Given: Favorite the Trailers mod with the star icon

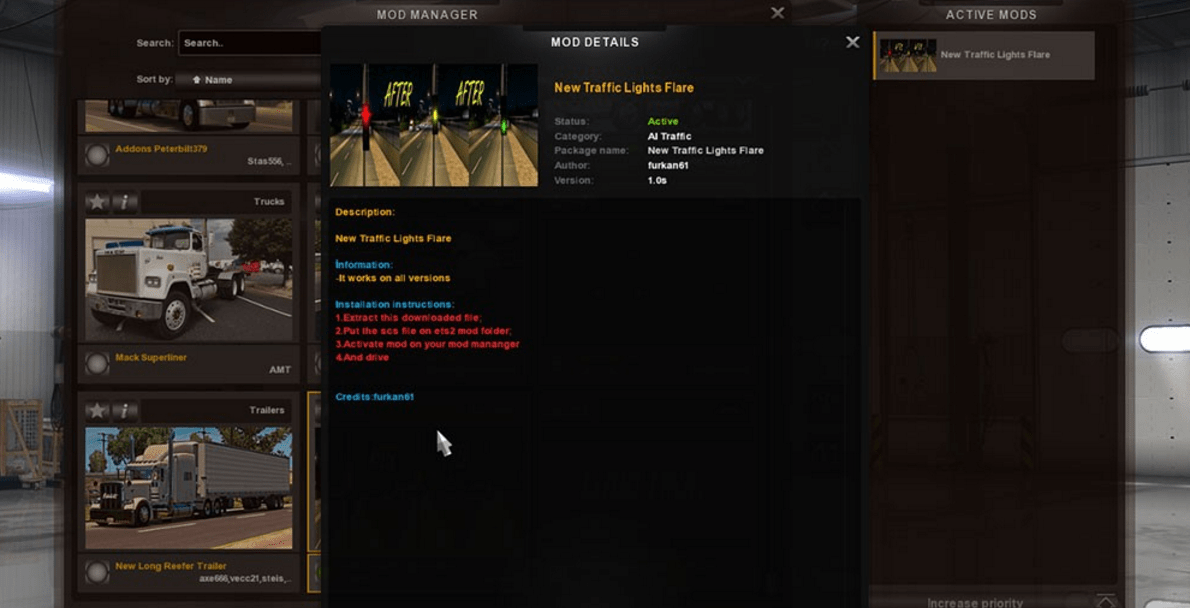Looking at the screenshot, I should click(97, 411).
